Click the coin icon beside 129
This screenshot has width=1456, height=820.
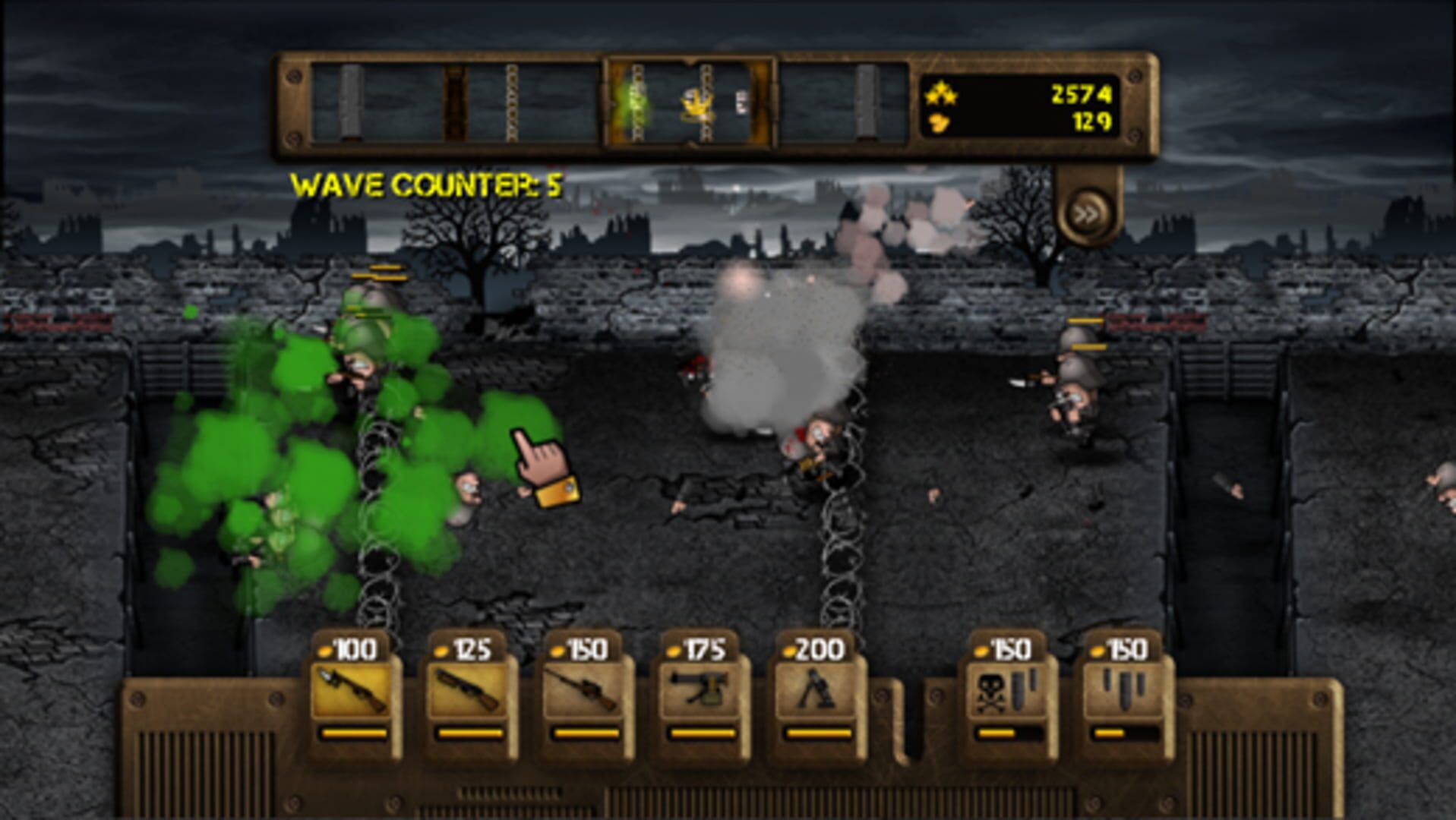click(940, 123)
